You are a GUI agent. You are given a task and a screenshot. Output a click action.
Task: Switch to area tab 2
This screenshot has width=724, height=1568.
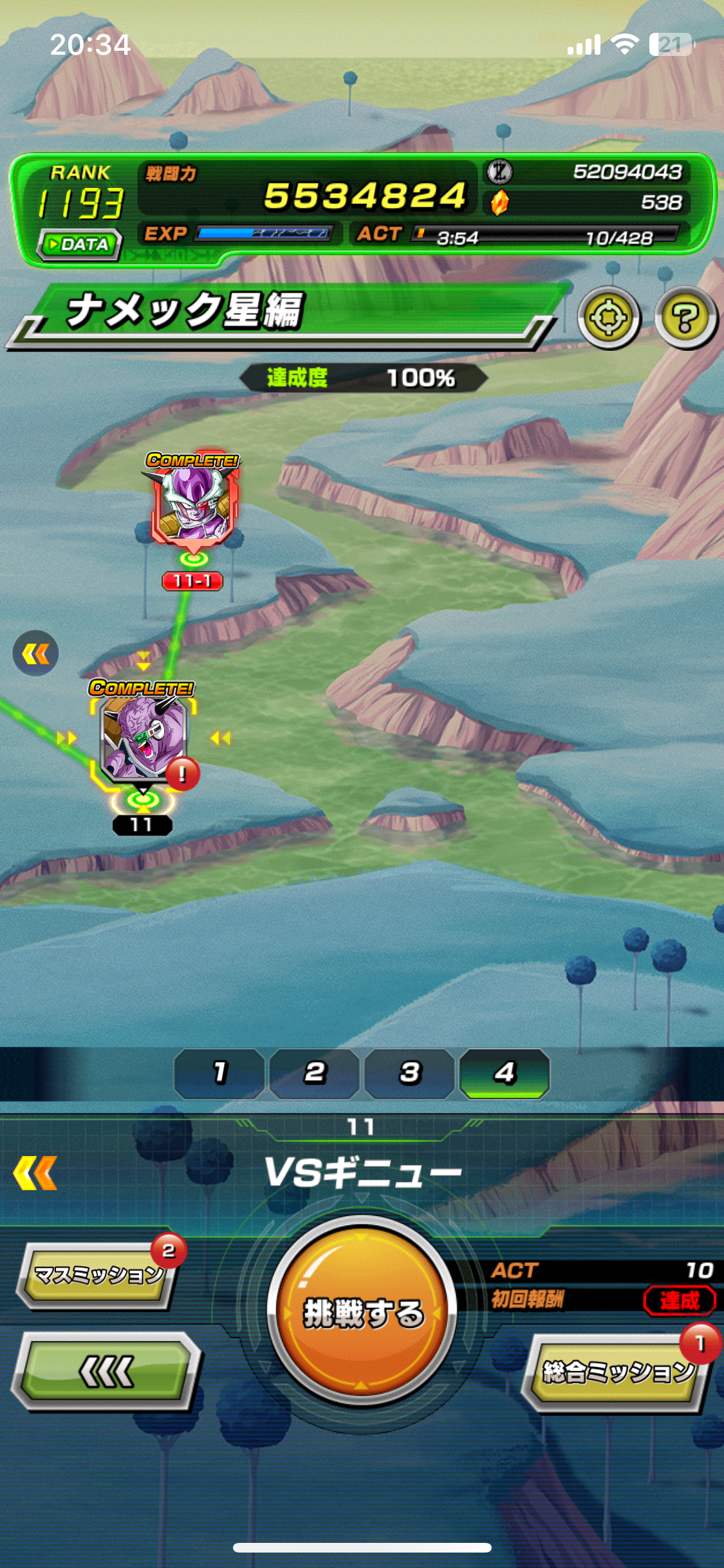click(314, 1073)
